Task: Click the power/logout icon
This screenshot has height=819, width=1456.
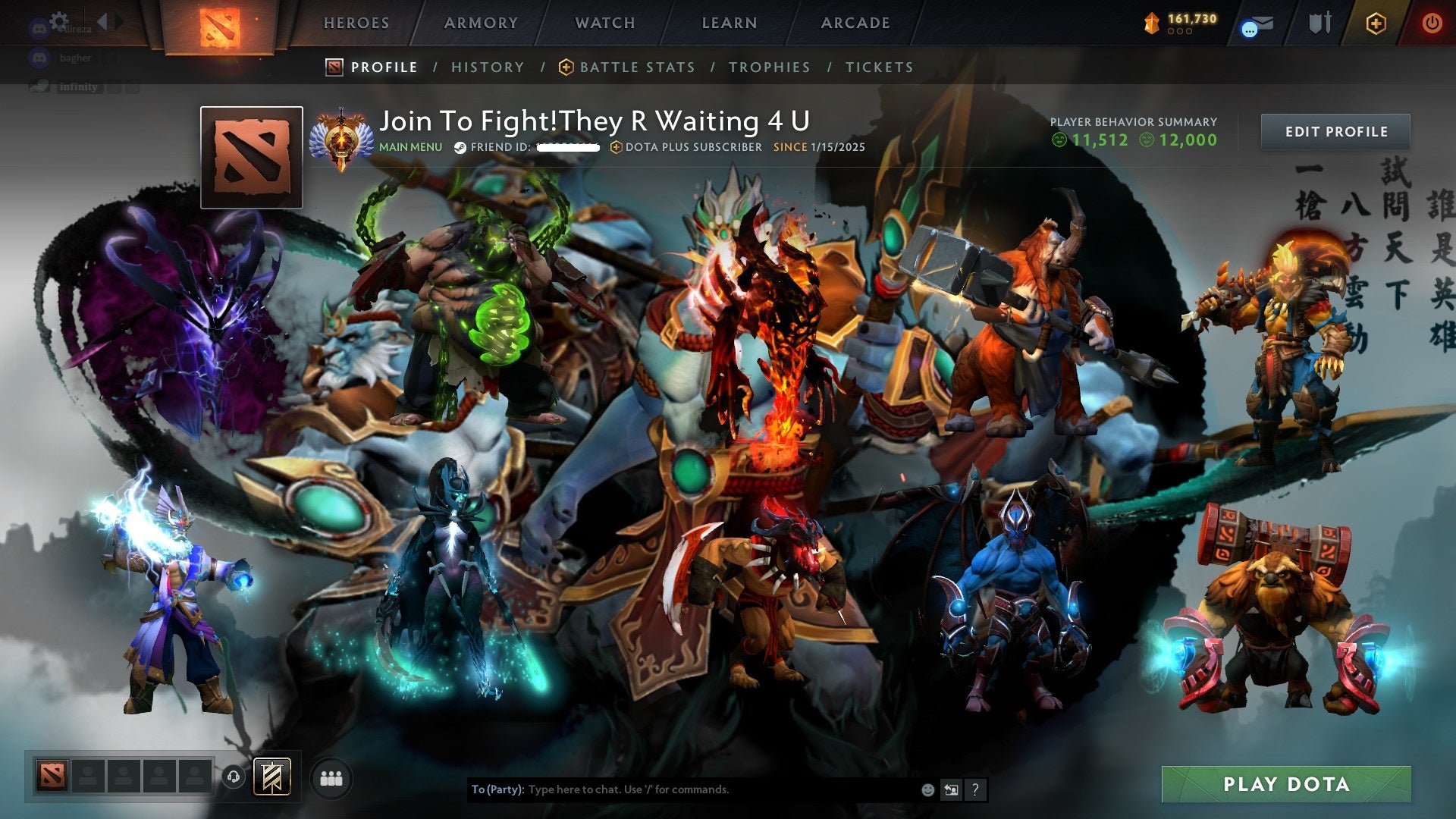Action: pyautogui.click(x=1432, y=23)
